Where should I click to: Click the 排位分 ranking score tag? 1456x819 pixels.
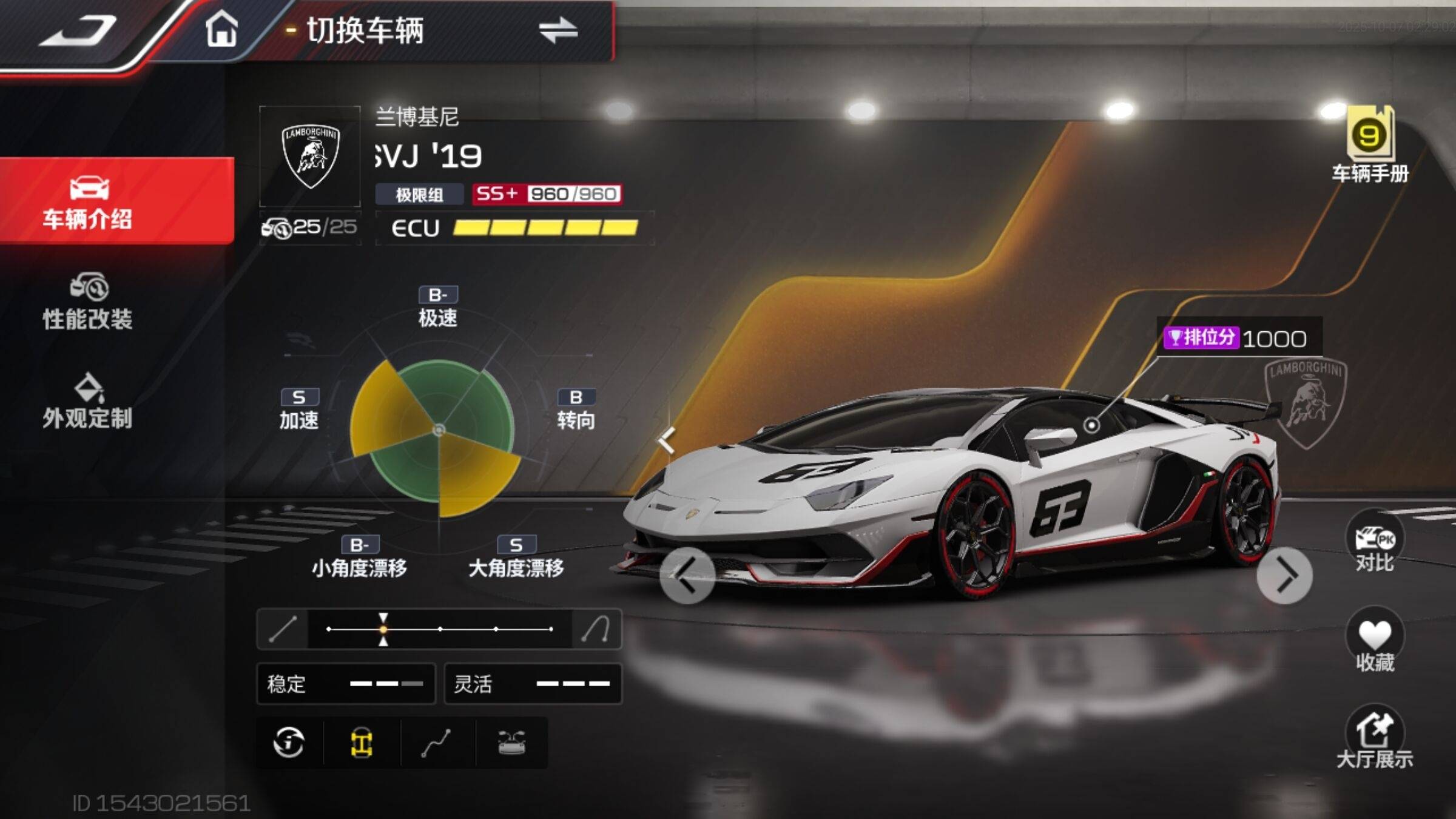1238,338
